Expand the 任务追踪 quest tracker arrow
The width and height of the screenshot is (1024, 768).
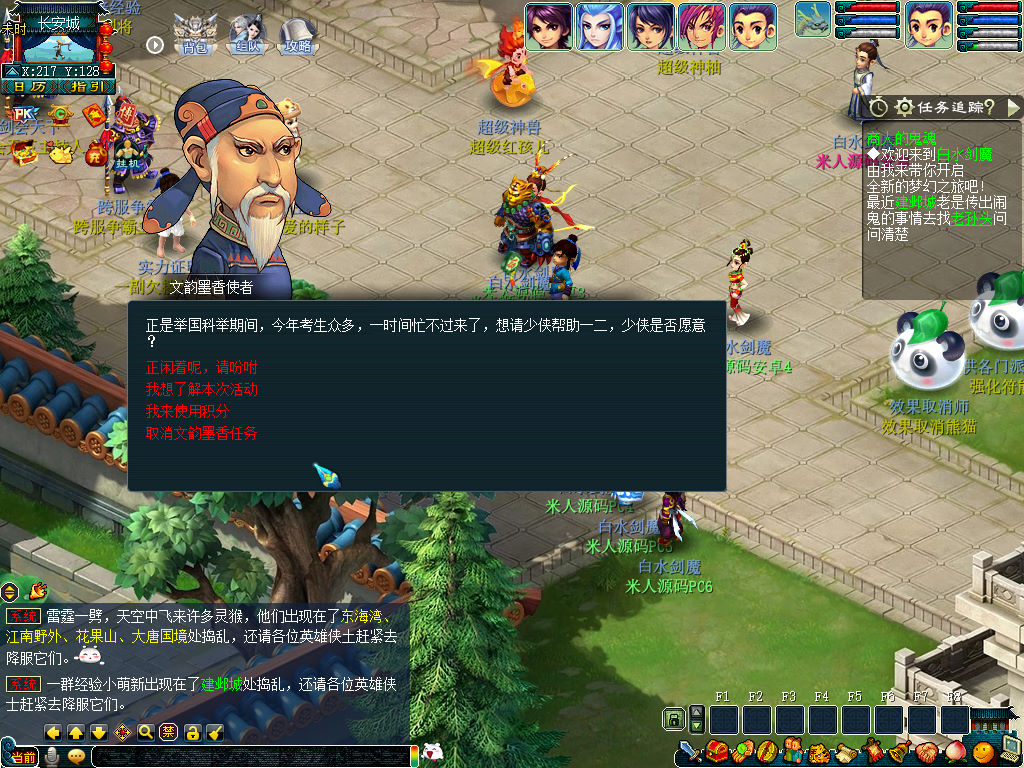pyautogui.click(x=1013, y=107)
